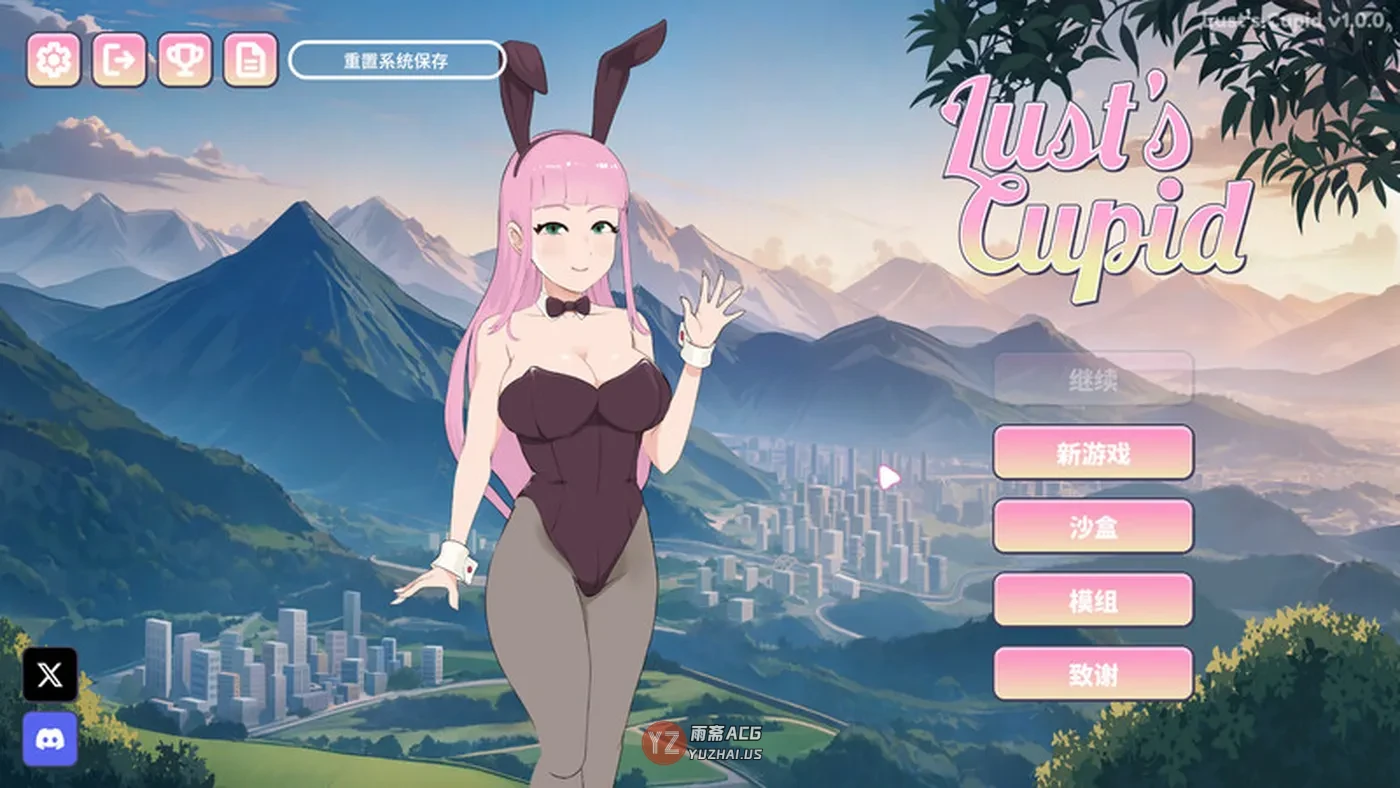Open the 模组 mods menu
The height and width of the screenshot is (788, 1400).
click(x=1091, y=601)
